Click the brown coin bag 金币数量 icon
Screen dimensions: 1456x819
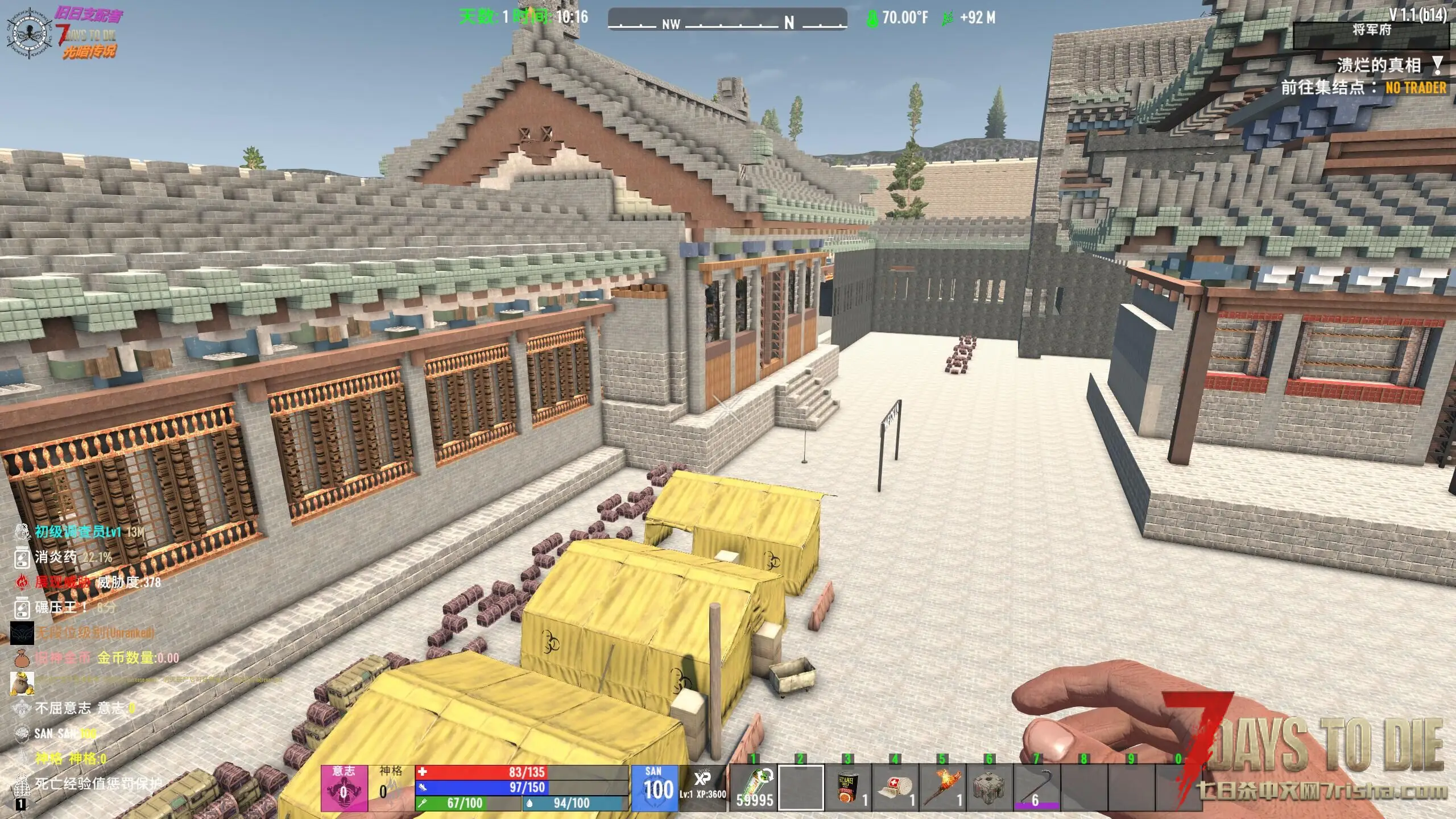pos(22,657)
